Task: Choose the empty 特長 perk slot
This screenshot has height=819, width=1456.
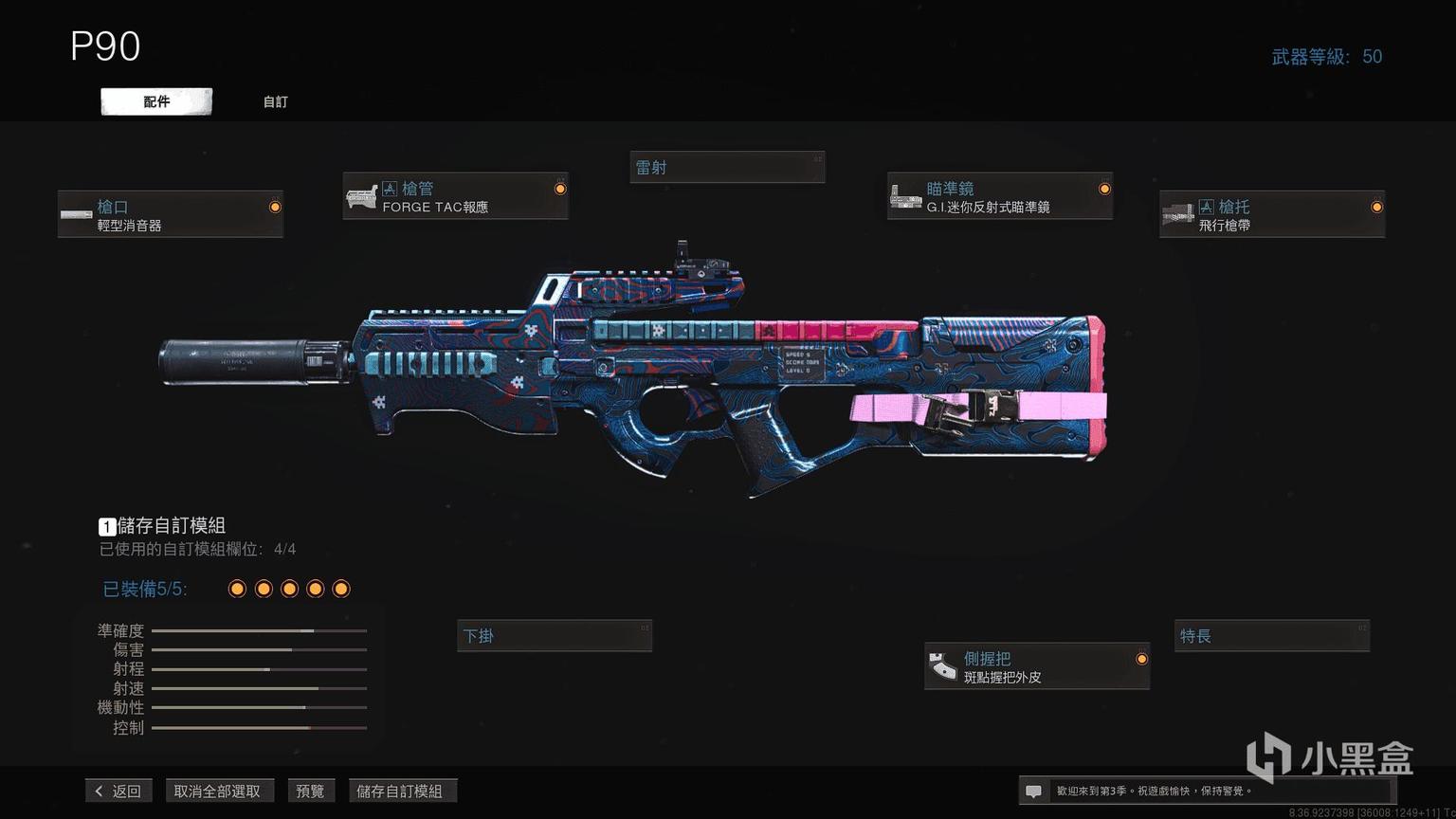Action: pyautogui.click(x=1272, y=636)
